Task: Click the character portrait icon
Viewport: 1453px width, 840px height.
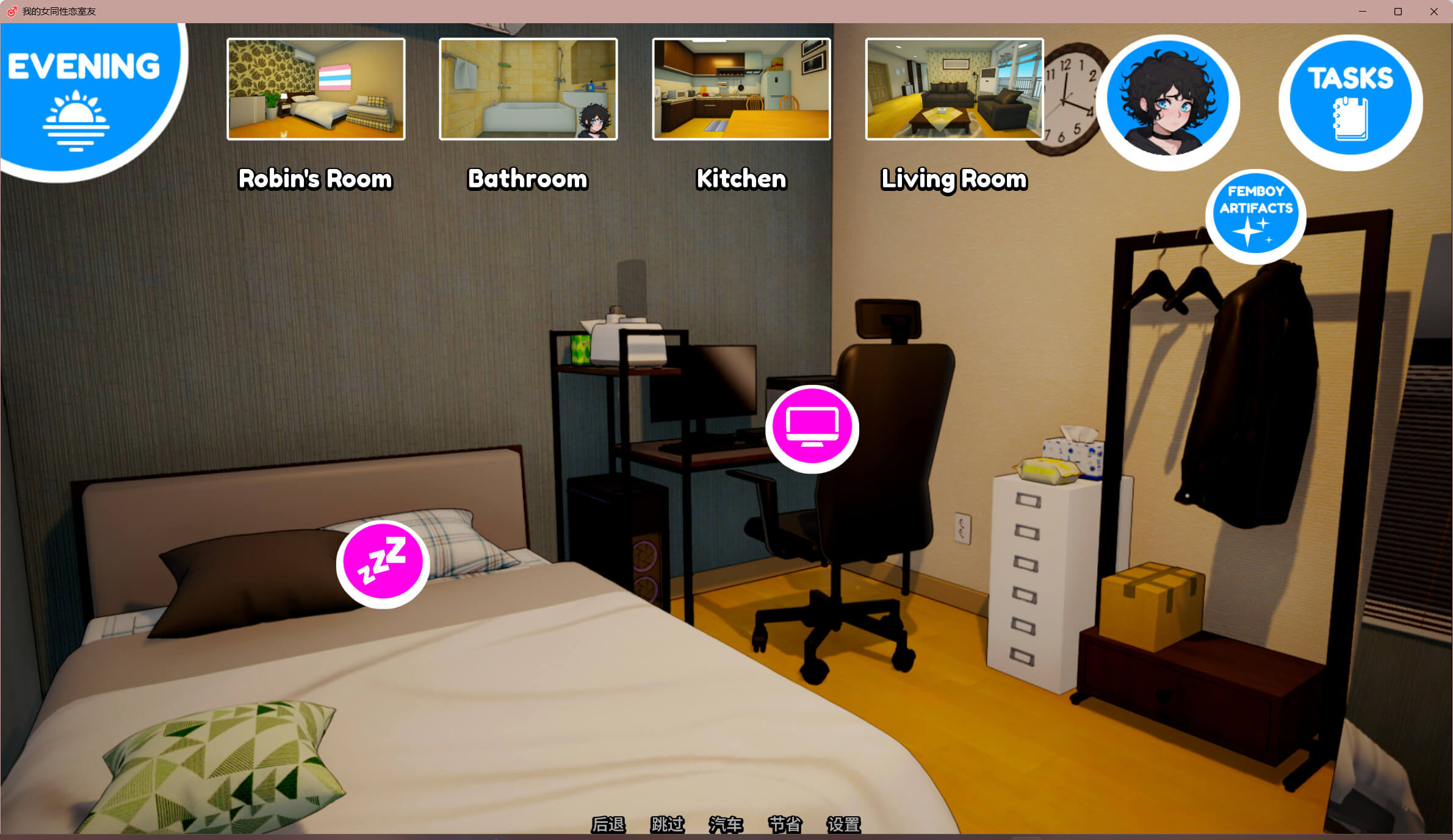Action: point(1167,101)
